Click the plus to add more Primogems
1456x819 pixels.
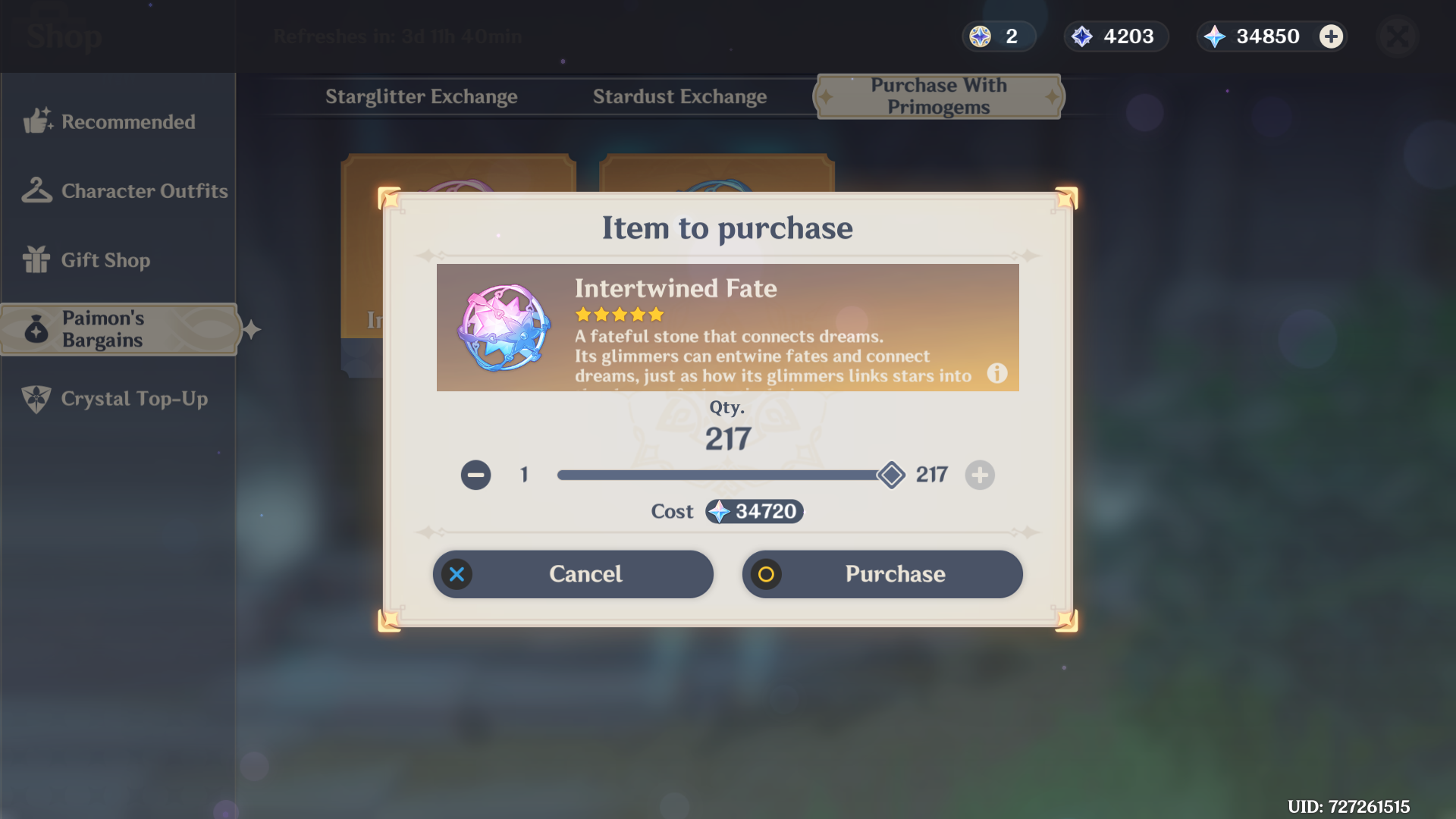point(1331,36)
